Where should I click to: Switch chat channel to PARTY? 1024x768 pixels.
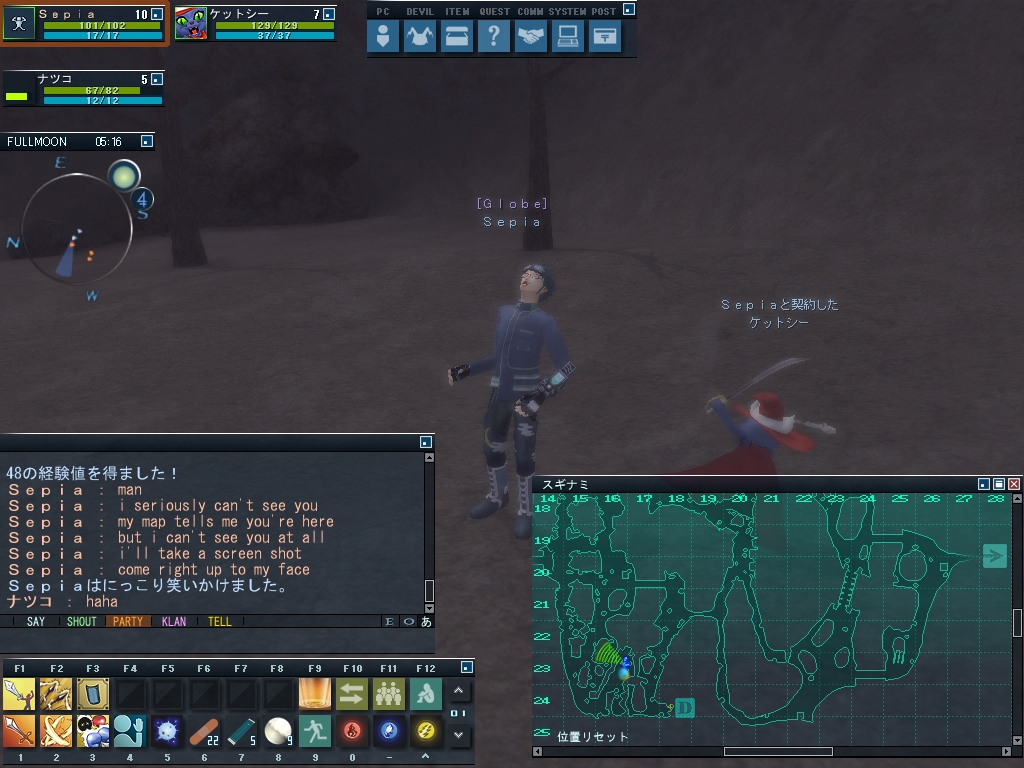click(x=128, y=621)
